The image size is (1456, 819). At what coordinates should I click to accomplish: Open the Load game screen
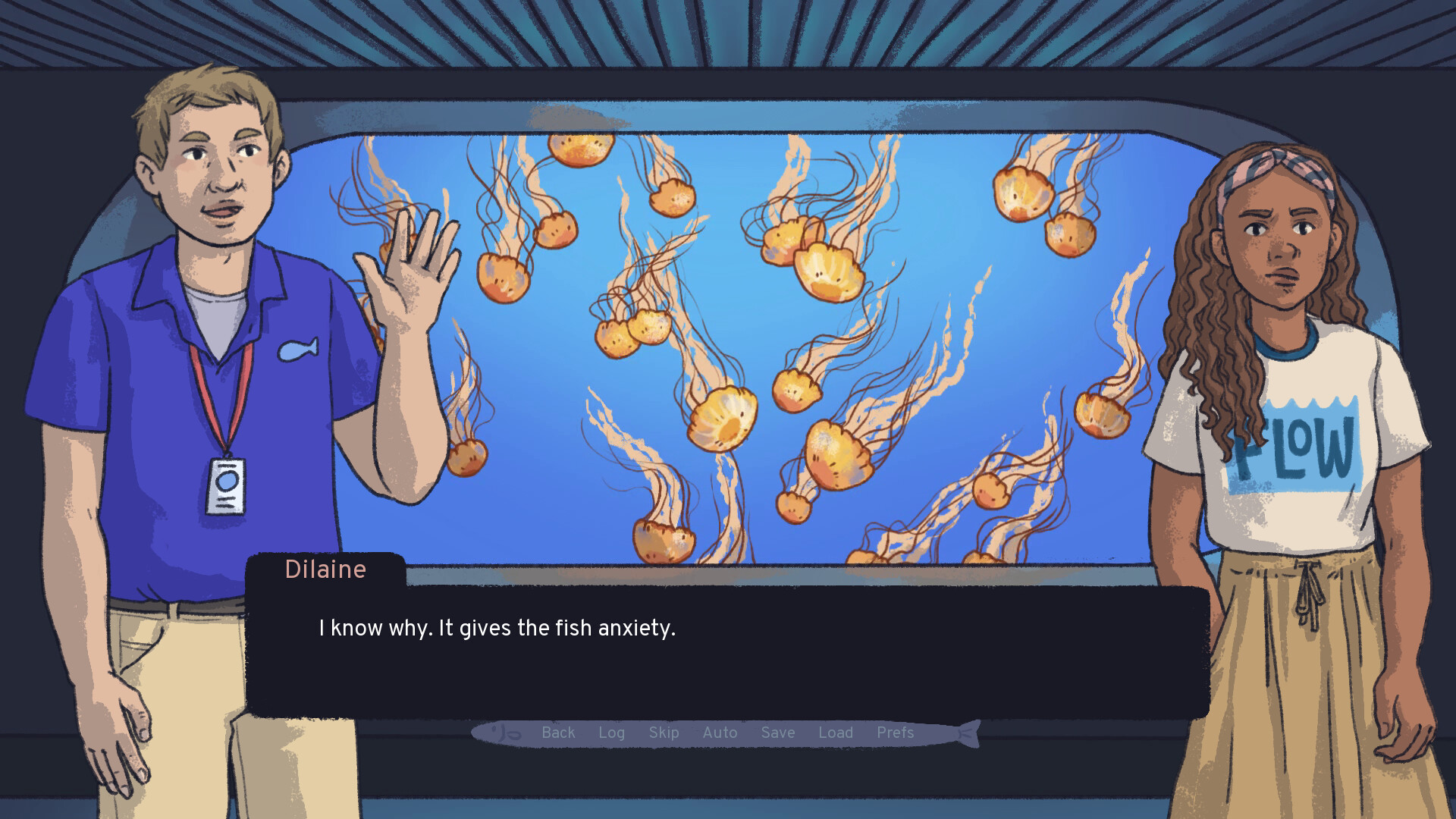tap(836, 733)
